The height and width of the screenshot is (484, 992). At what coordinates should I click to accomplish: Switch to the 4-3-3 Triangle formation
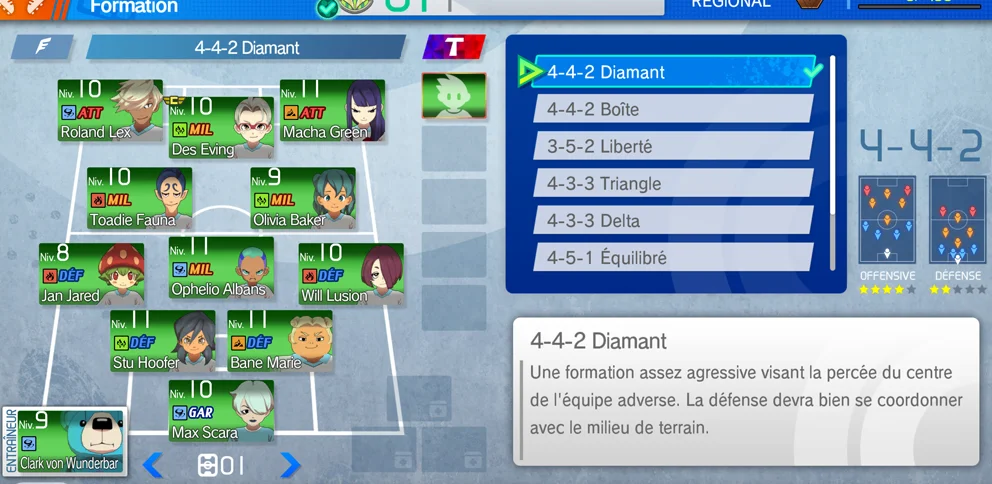click(672, 184)
